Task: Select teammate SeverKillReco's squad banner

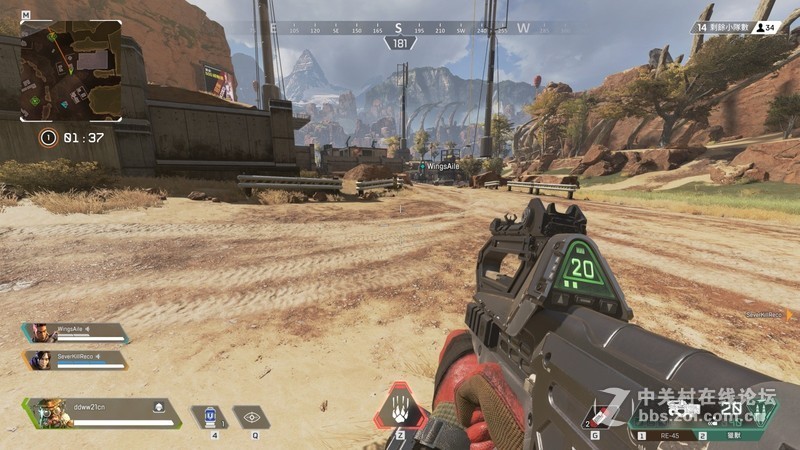Action: pos(76,359)
